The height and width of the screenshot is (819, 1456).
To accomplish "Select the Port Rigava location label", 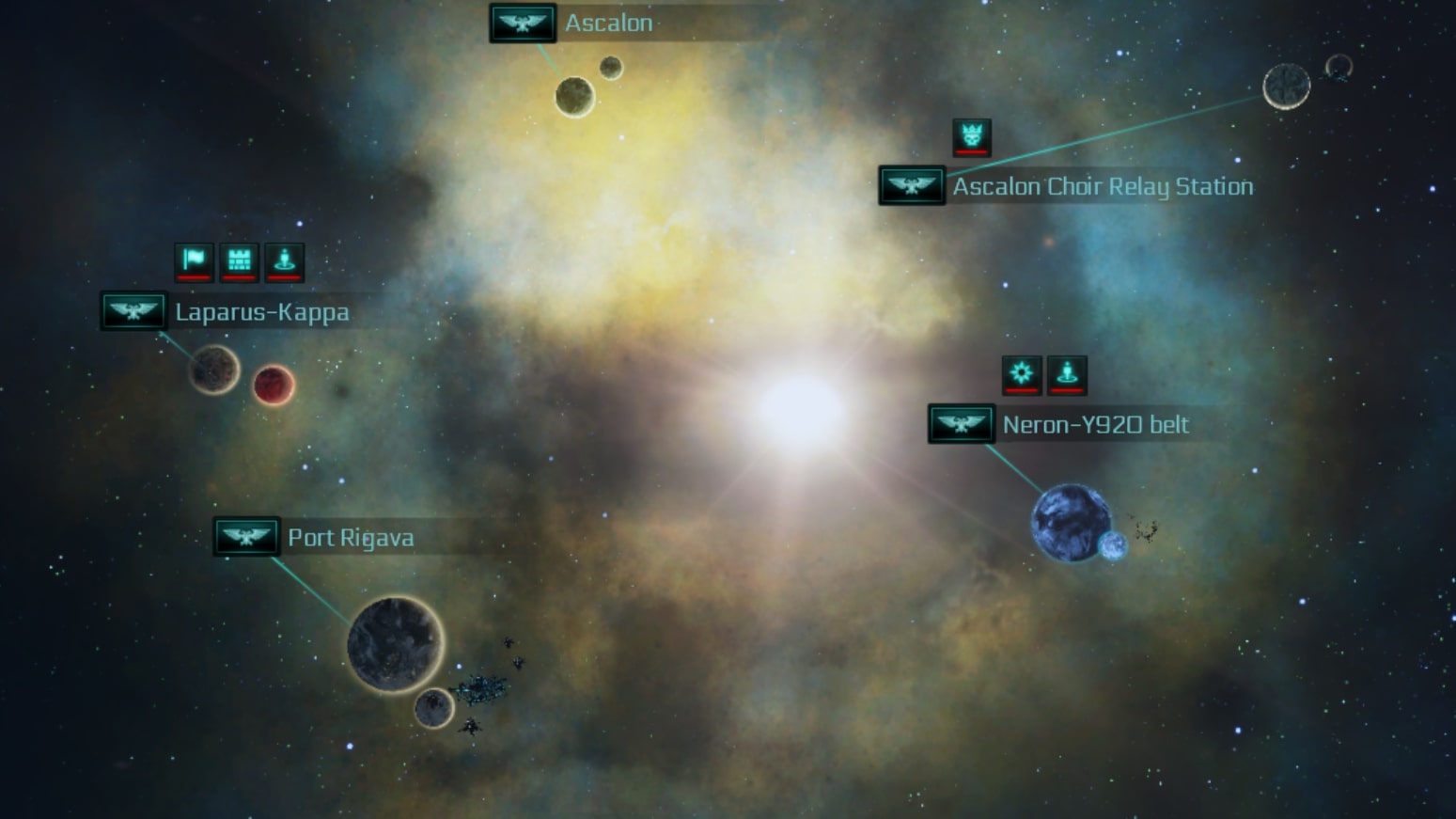I will (x=350, y=538).
